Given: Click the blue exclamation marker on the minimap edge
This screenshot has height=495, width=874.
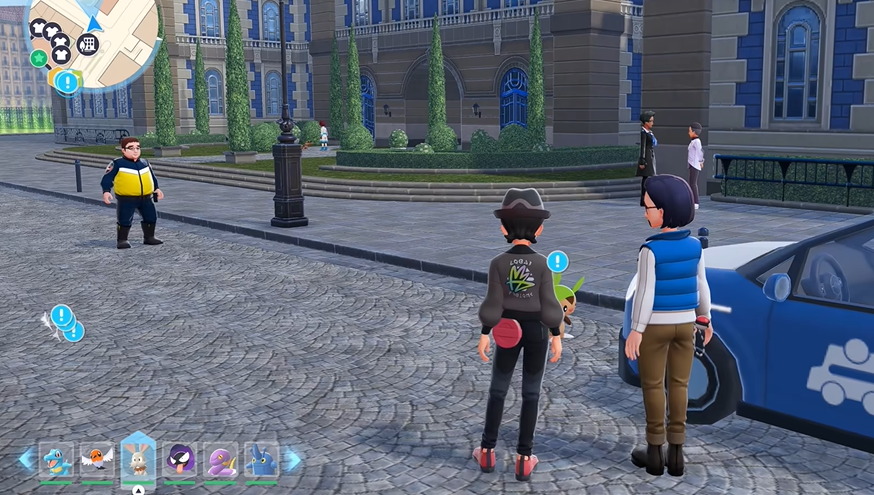Looking at the screenshot, I should 67,82.
